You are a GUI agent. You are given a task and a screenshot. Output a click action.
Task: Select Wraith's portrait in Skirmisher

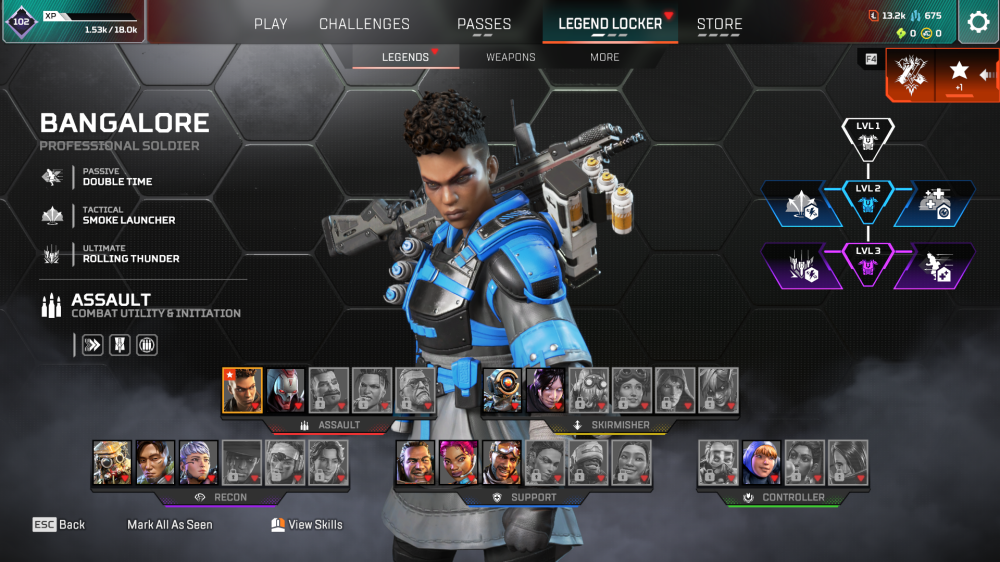(546, 390)
